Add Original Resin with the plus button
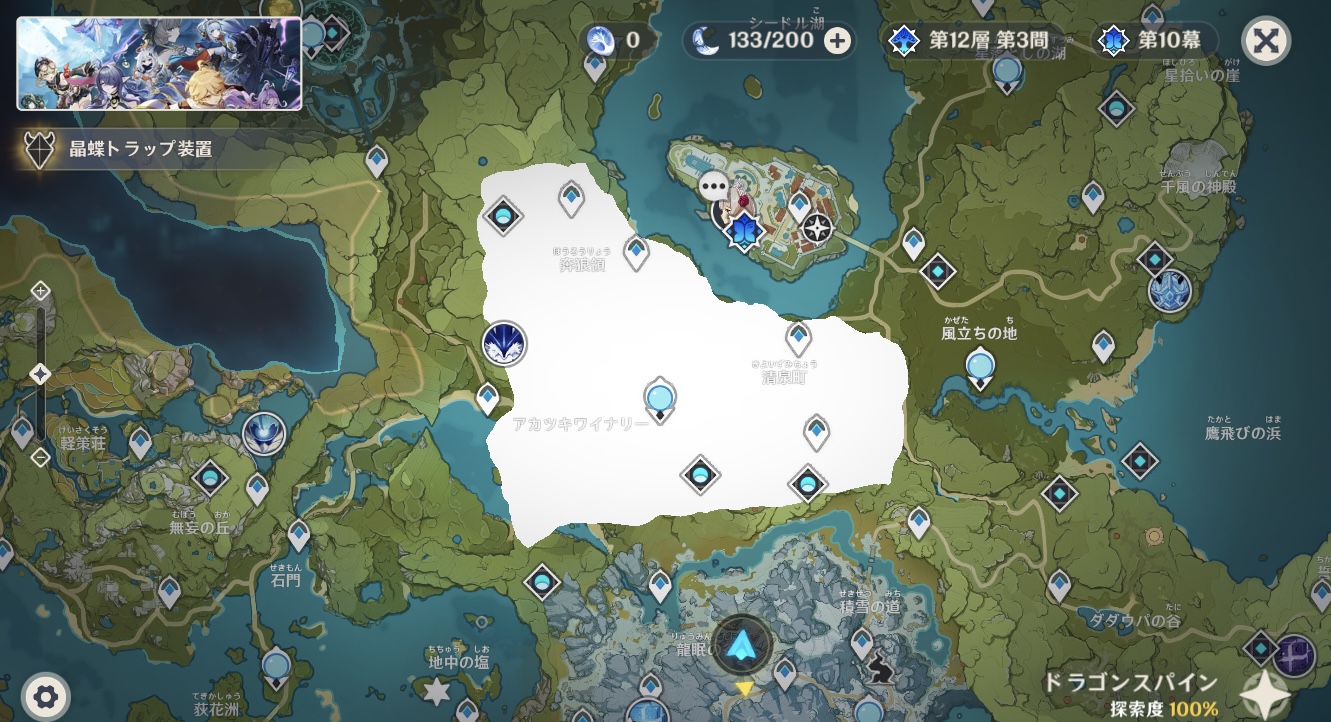Screen dimensions: 1331x722 (x=838, y=41)
